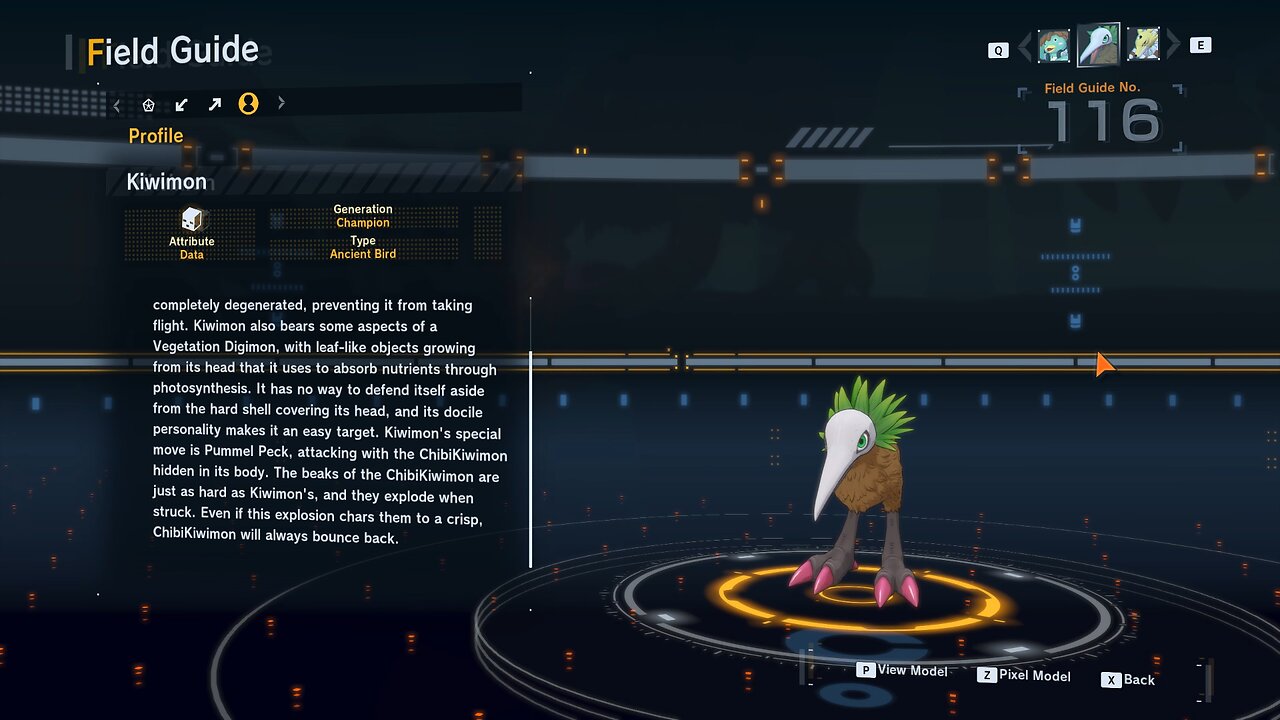Switch to the pentagon star stats tab

coord(149,104)
